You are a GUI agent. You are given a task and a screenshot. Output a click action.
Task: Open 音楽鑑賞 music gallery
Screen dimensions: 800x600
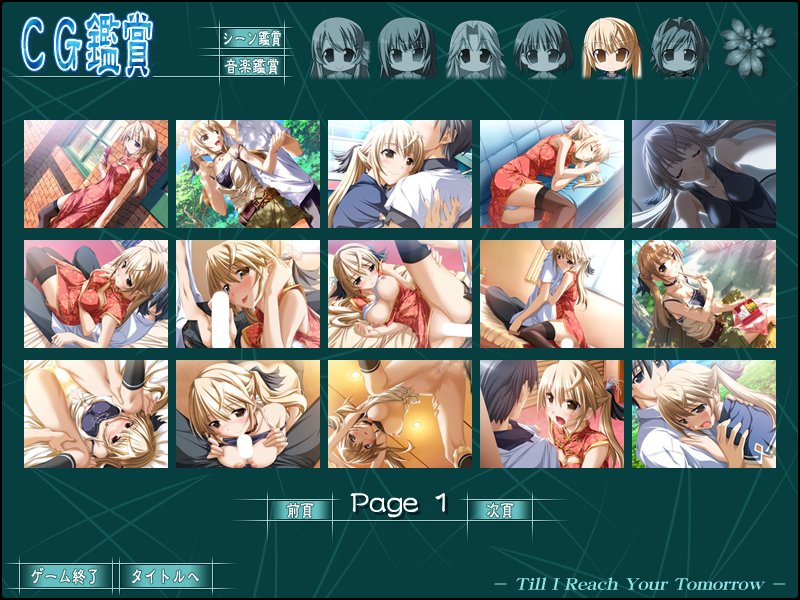(251, 68)
